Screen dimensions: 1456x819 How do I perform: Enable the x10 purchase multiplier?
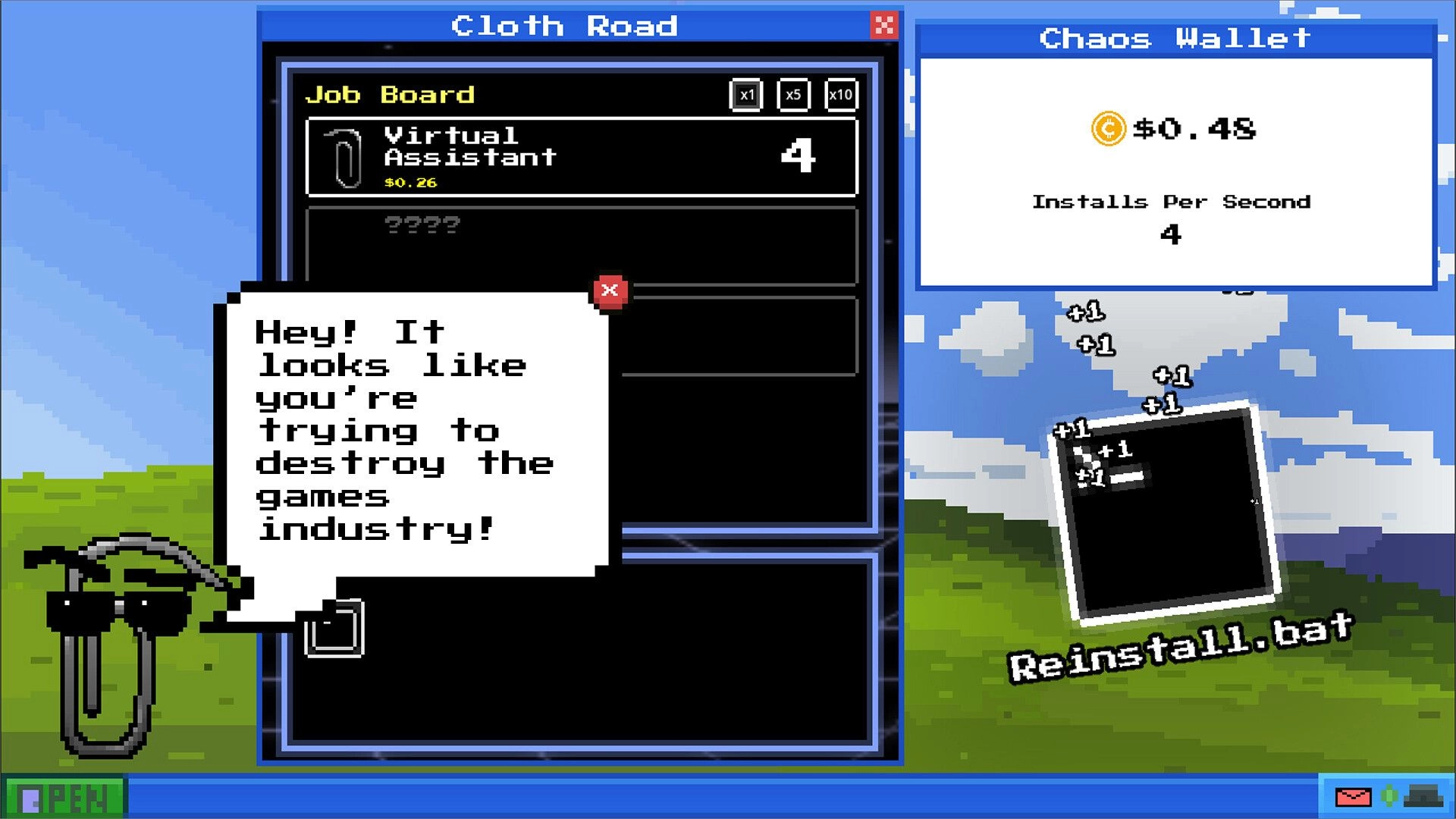[840, 96]
